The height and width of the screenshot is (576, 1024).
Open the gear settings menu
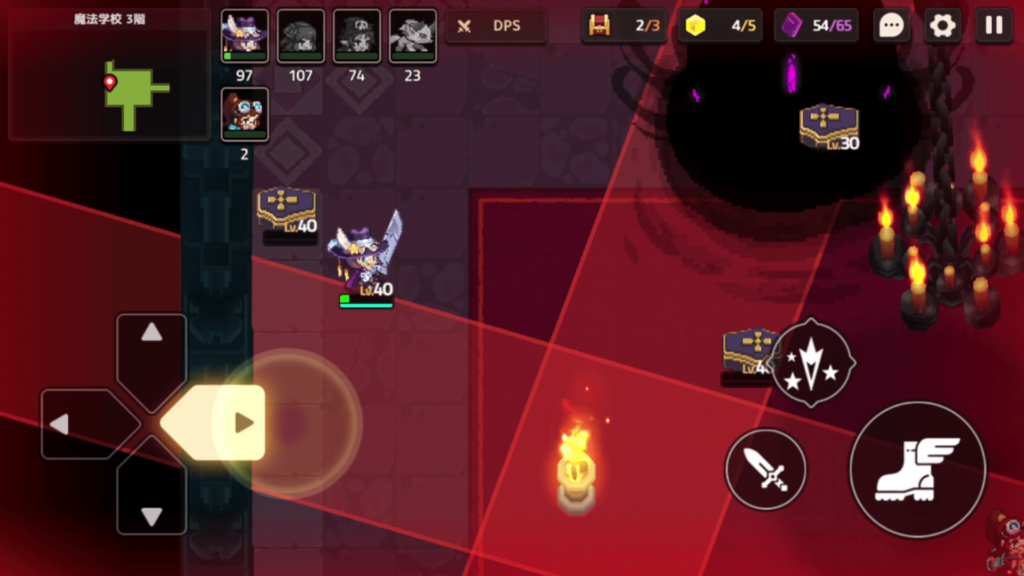point(942,26)
